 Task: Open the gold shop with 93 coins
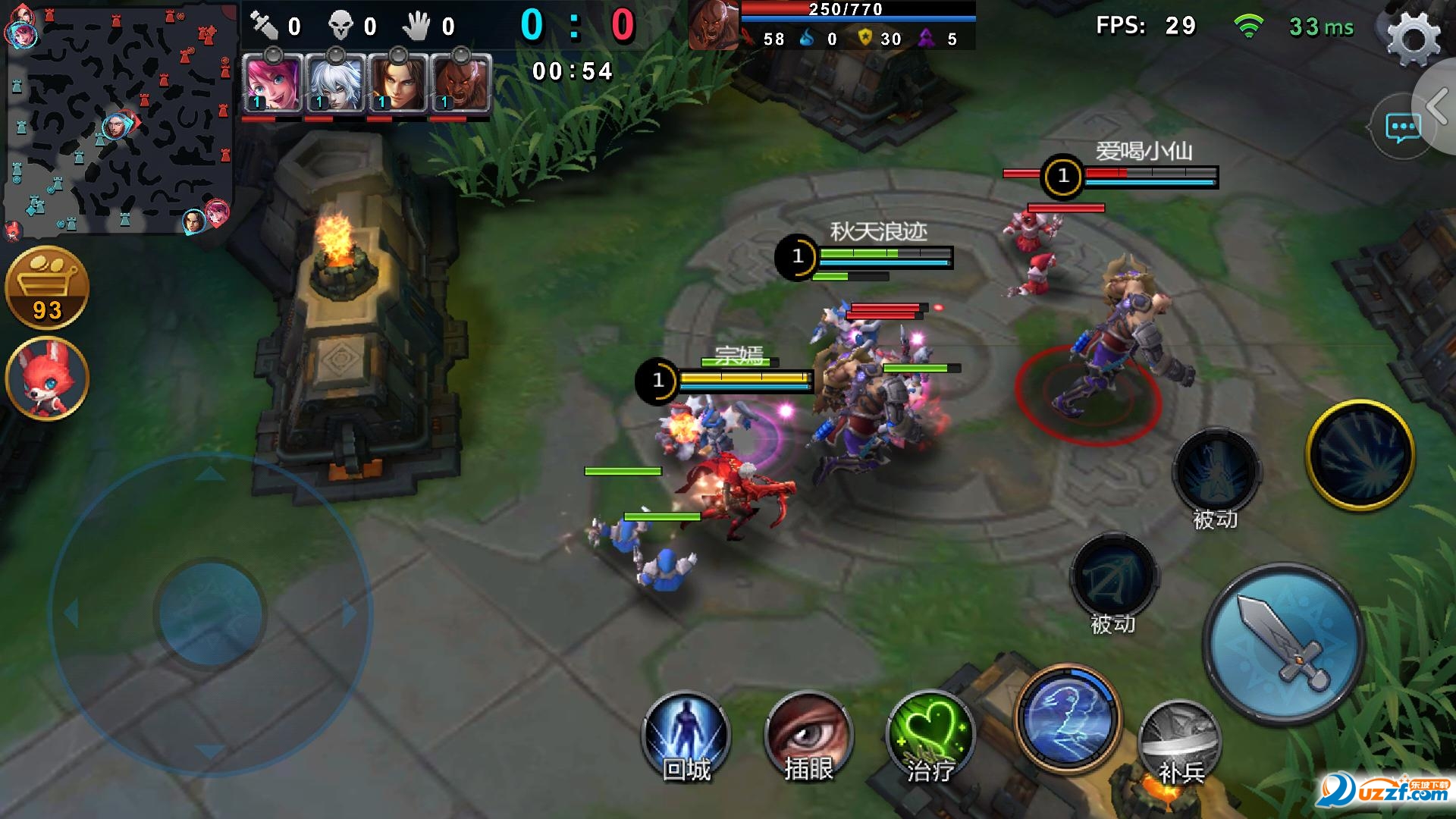tap(47, 287)
